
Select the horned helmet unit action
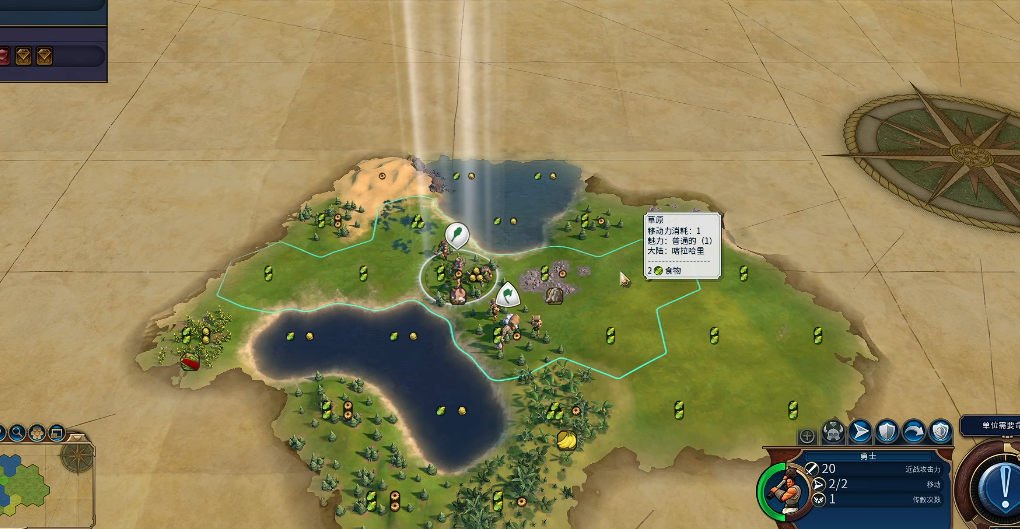[x=832, y=433]
